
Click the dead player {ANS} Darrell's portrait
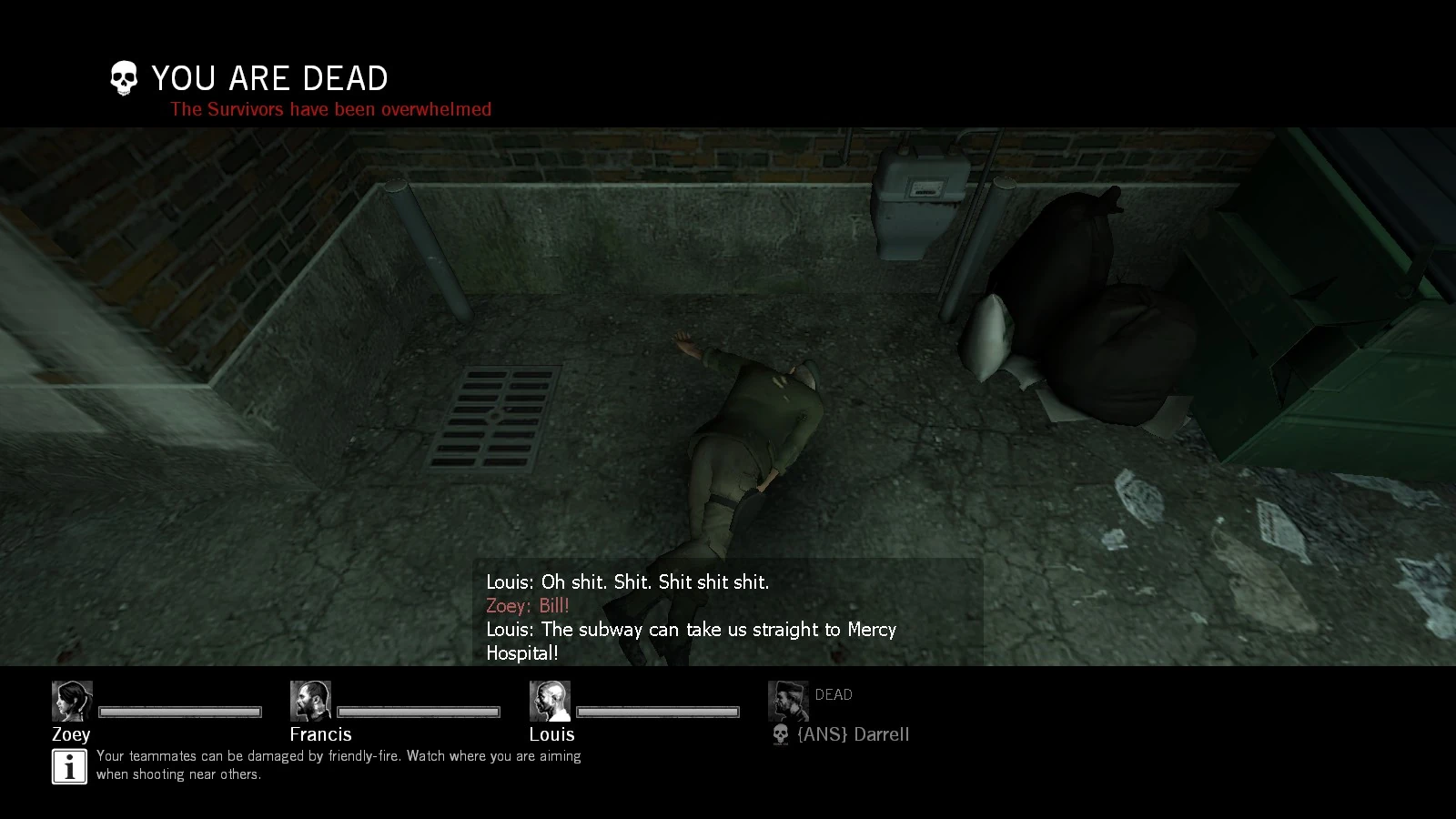click(788, 701)
